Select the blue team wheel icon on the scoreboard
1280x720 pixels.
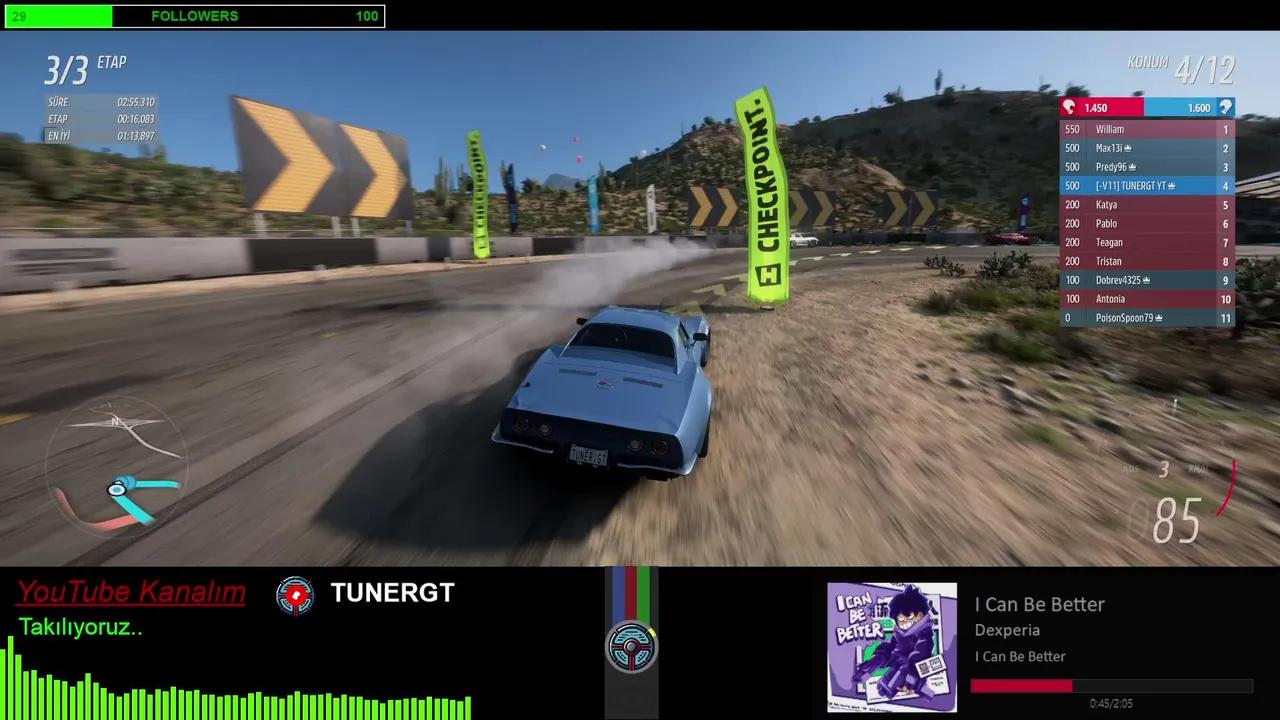[x=1226, y=107]
